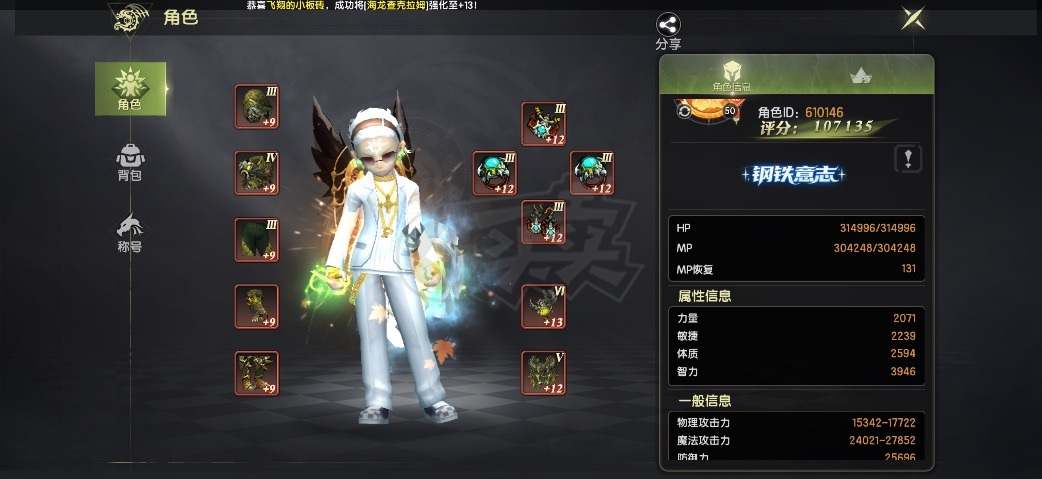Image resolution: width=1042 pixels, height=479 pixels.
Task: Close the character screen with the X
Action: (912, 18)
